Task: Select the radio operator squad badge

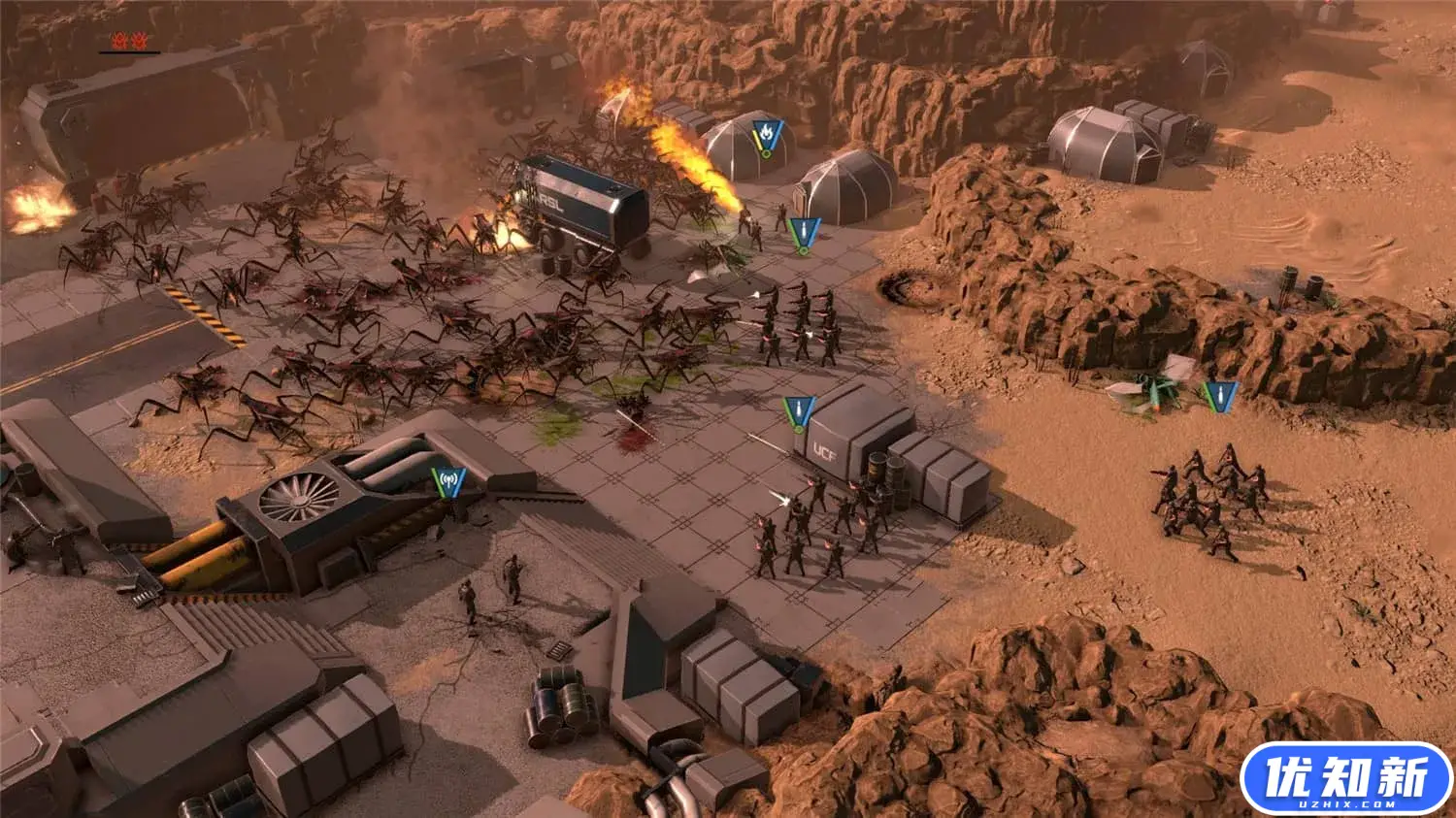Action: point(448,480)
